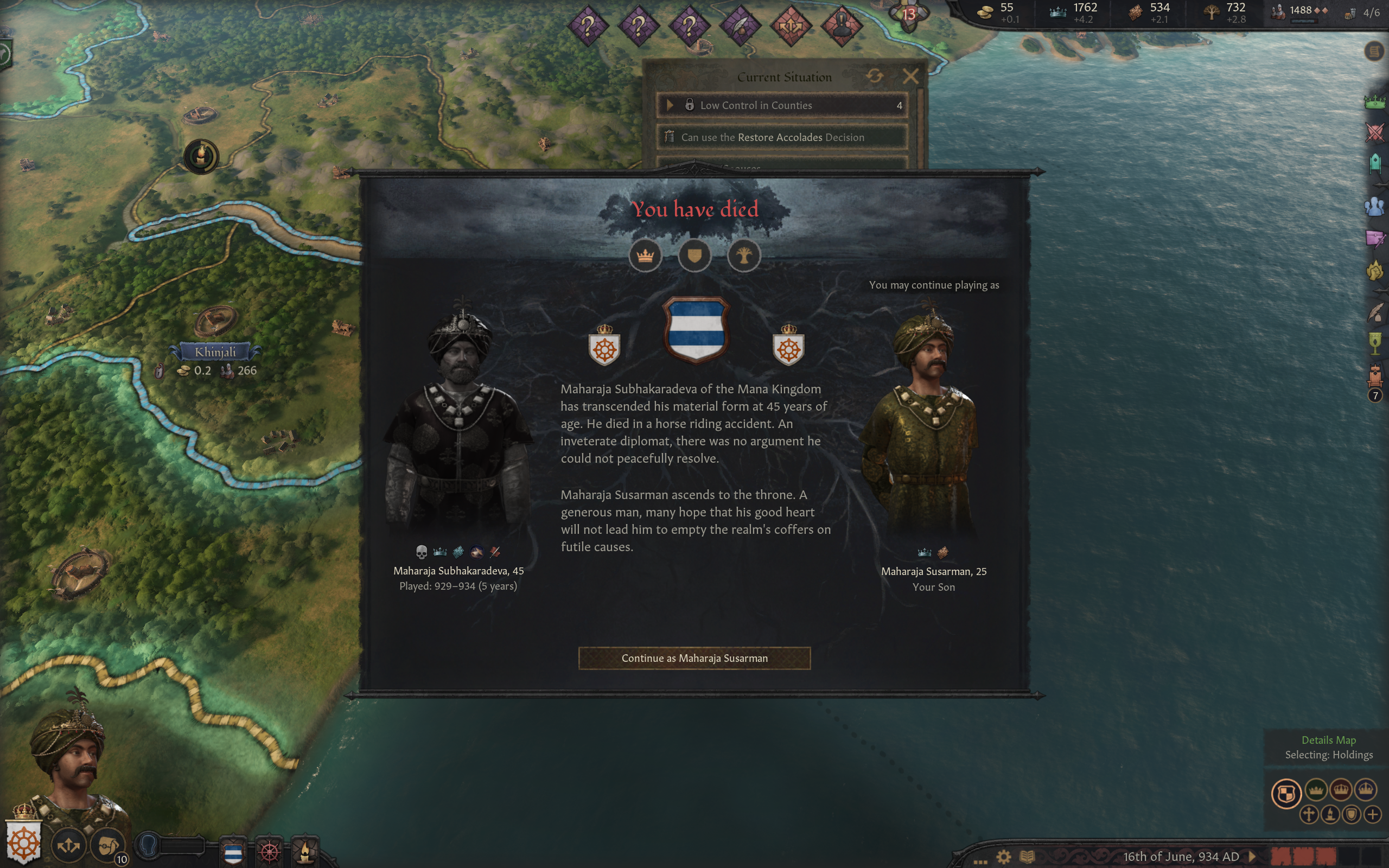Close the Current Situation panel
The width and height of the screenshot is (1389, 868).
pyautogui.click(x=910, y=76)
